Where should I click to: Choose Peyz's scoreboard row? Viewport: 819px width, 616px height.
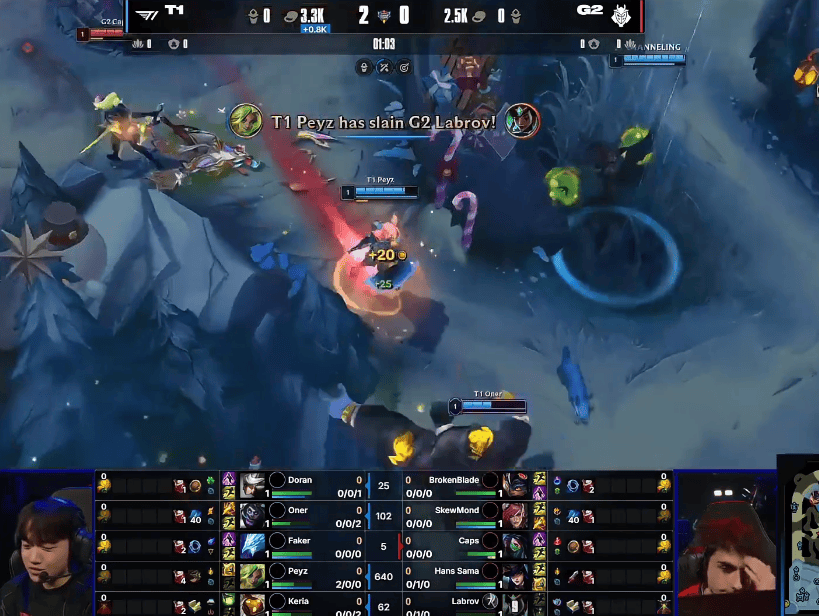(x=300, y=574)
